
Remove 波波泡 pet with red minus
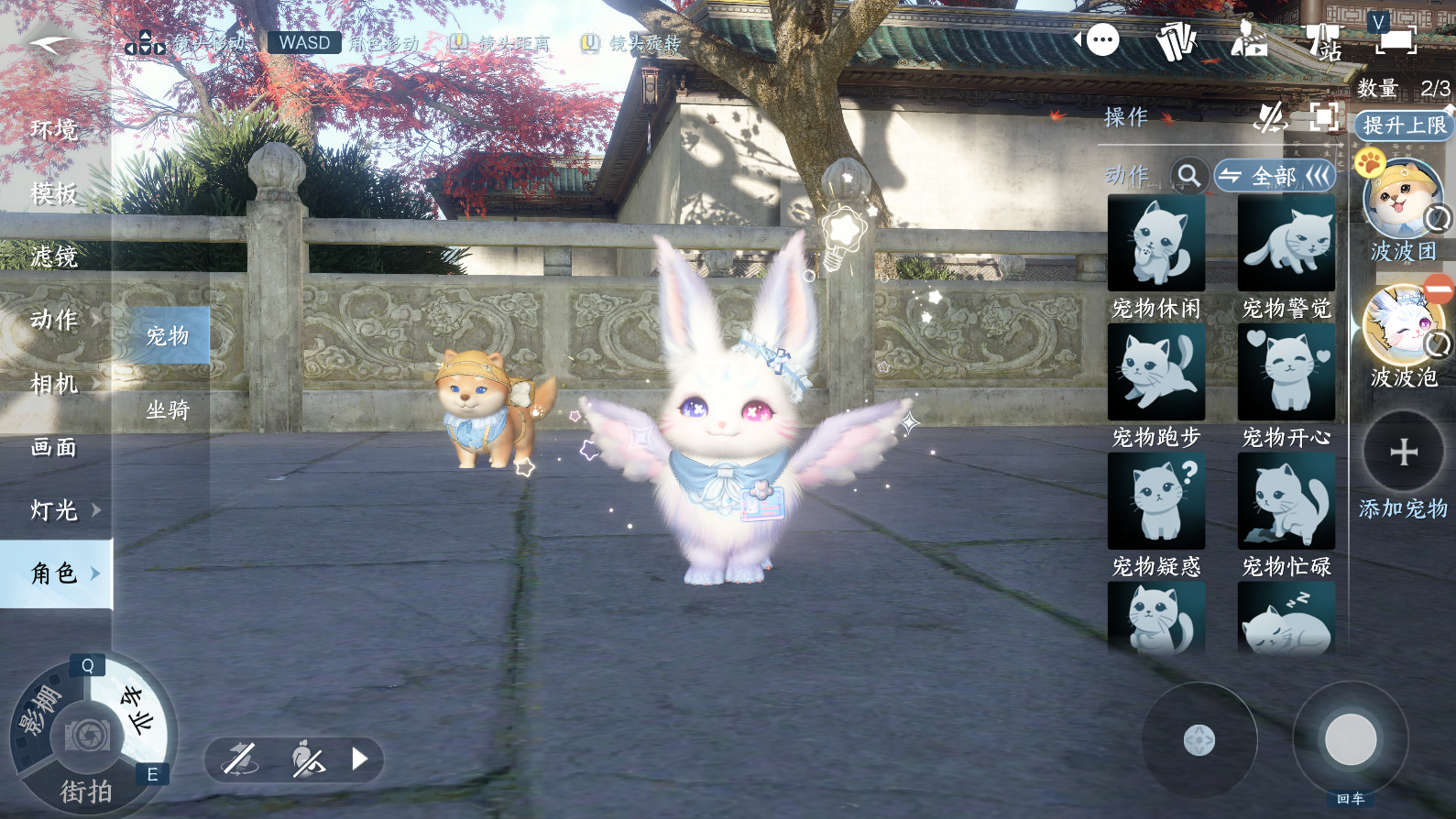pos(1439,289)
